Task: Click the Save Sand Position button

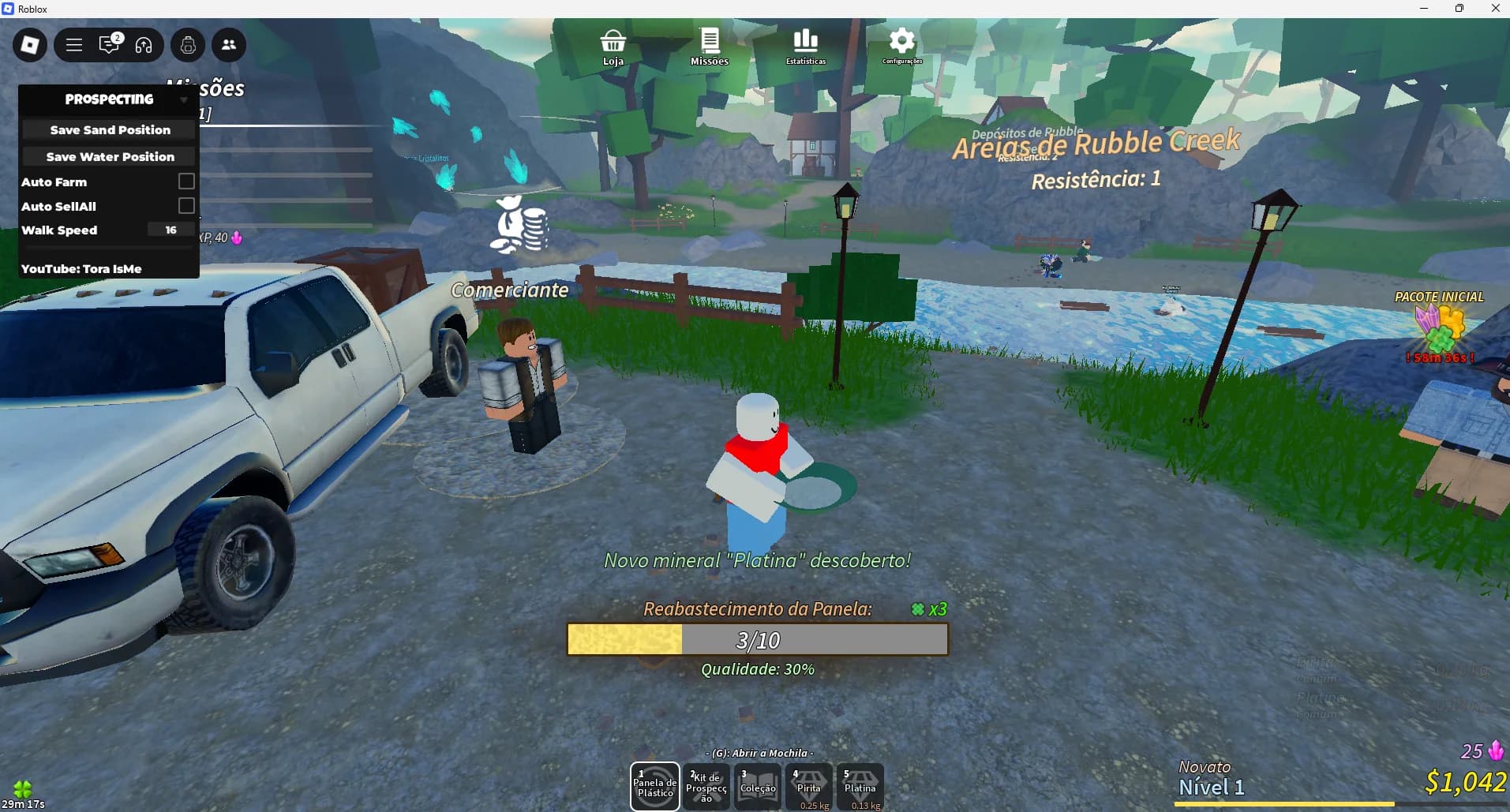Action: point(108,129)
